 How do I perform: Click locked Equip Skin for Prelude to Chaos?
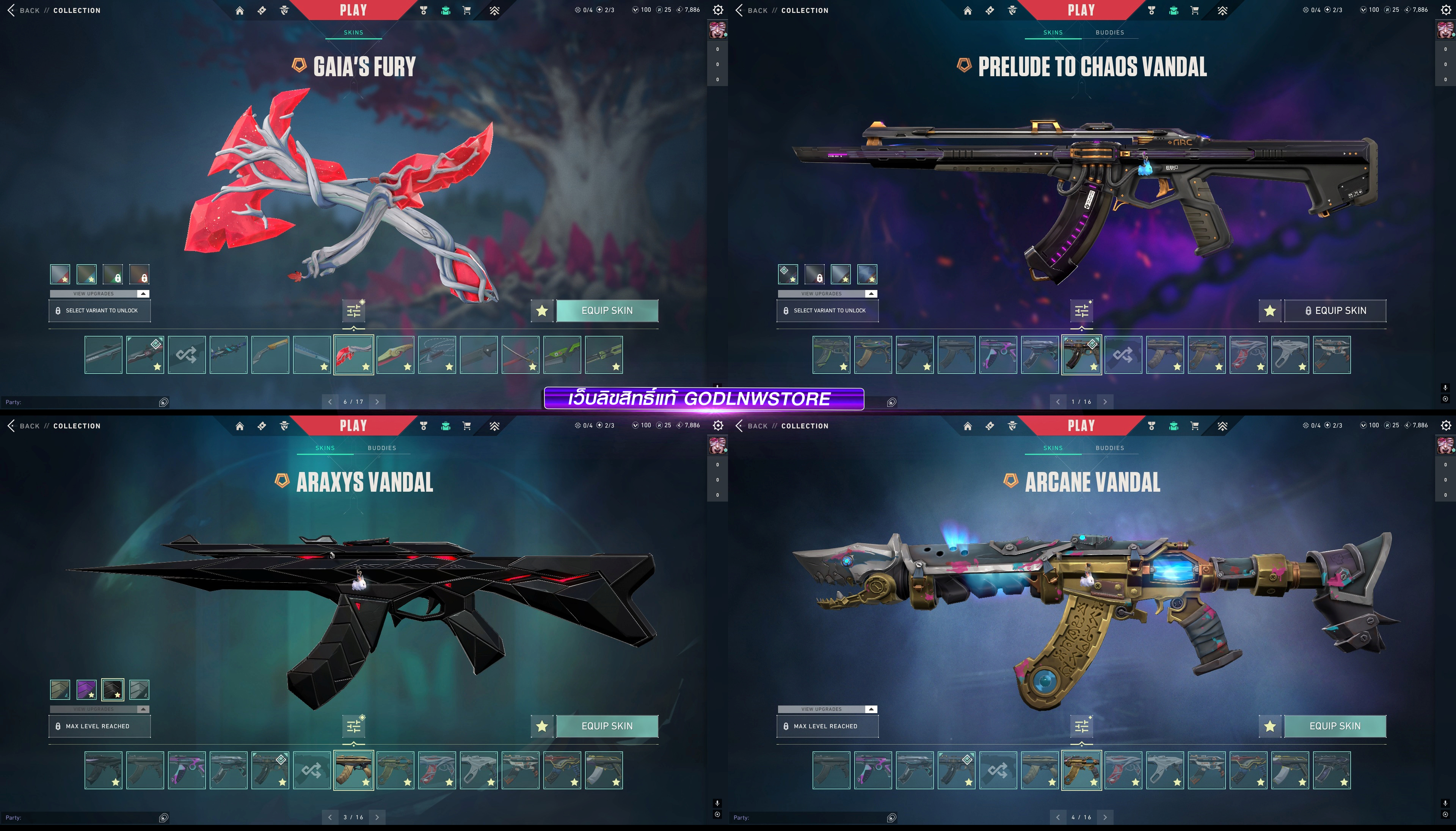click(1334, 310)
